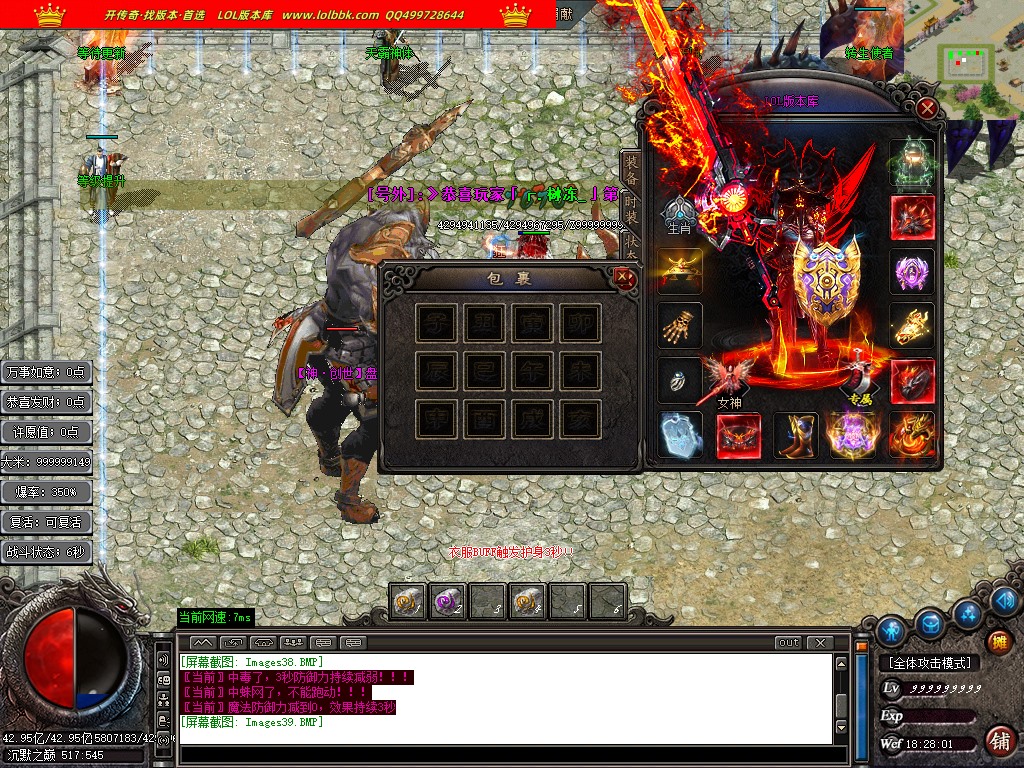The image size is (1024, 768).
Task: Open the 铺 shop button
Action: point(998,740)
